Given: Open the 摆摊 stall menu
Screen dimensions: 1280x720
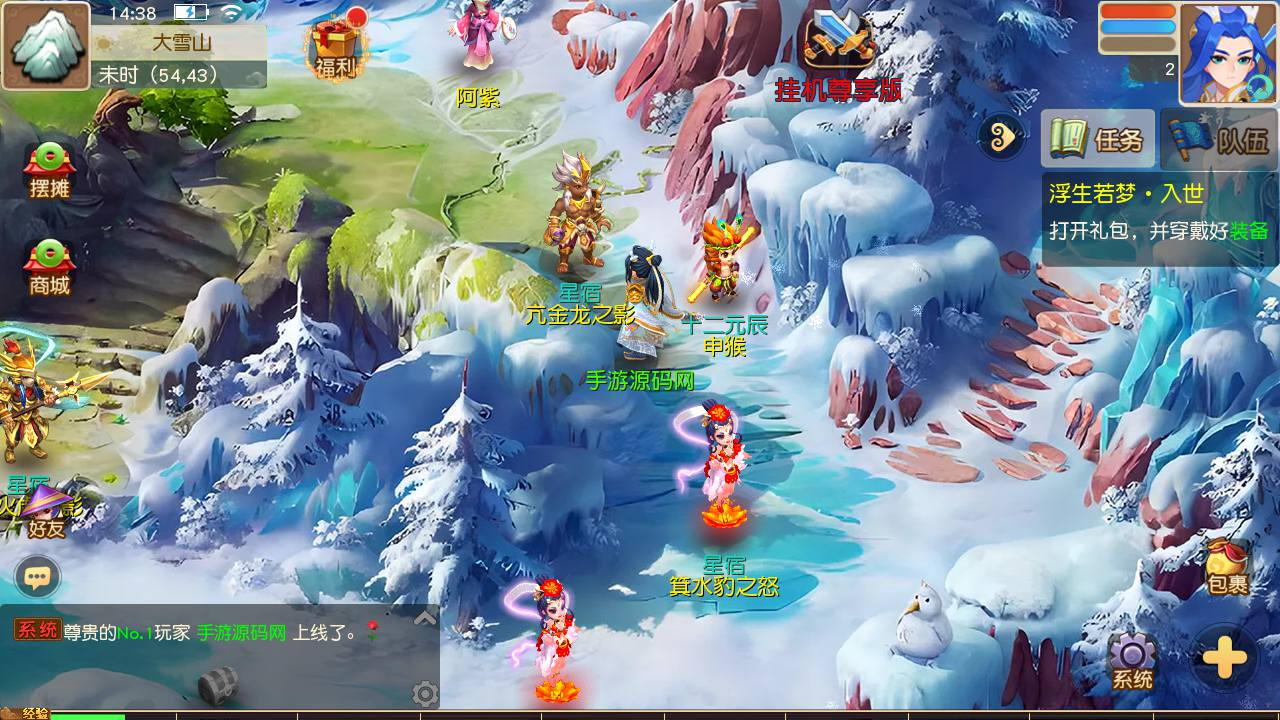Looking at the screenshot, I should point(49,170).
